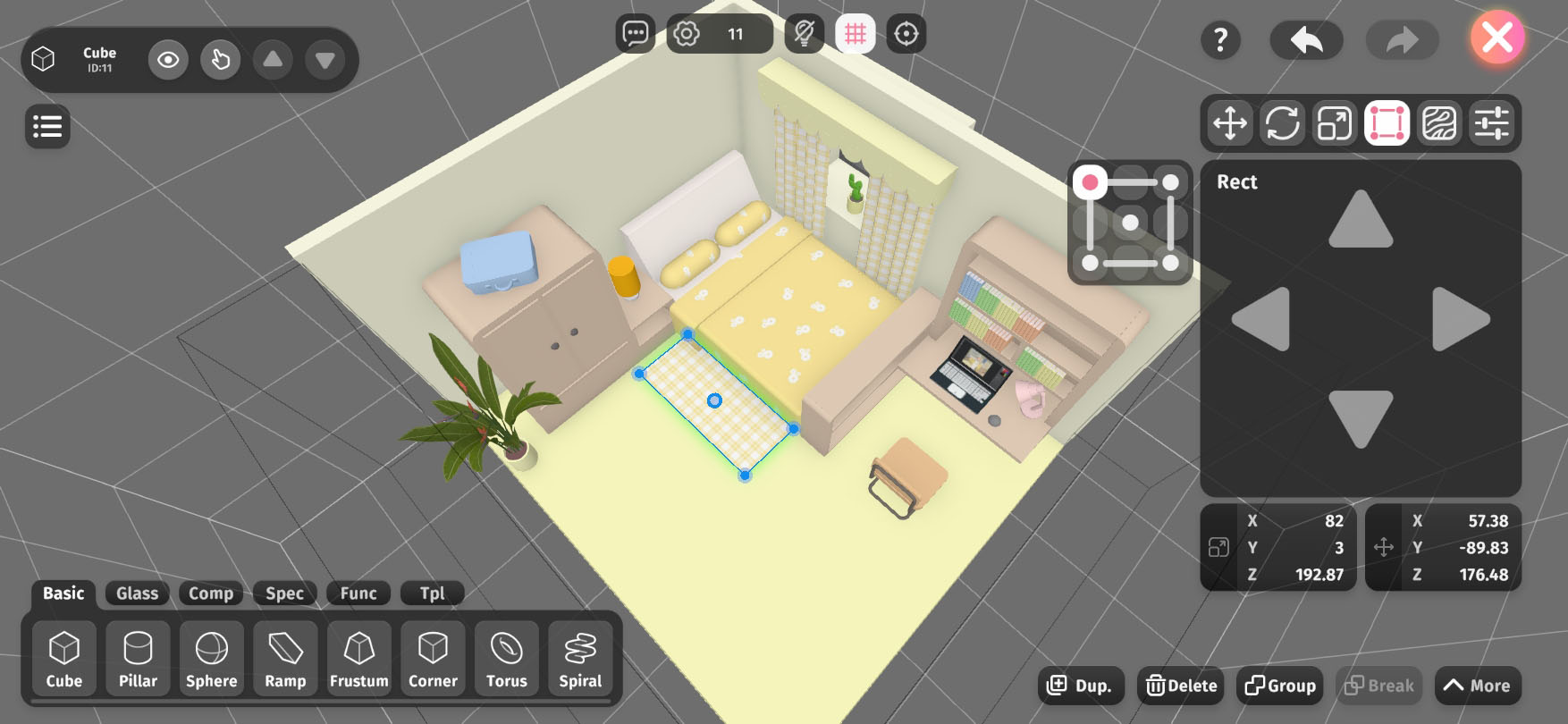Expand the More options
This screenshot has width=1568, height=724.
click(1477, 686)
